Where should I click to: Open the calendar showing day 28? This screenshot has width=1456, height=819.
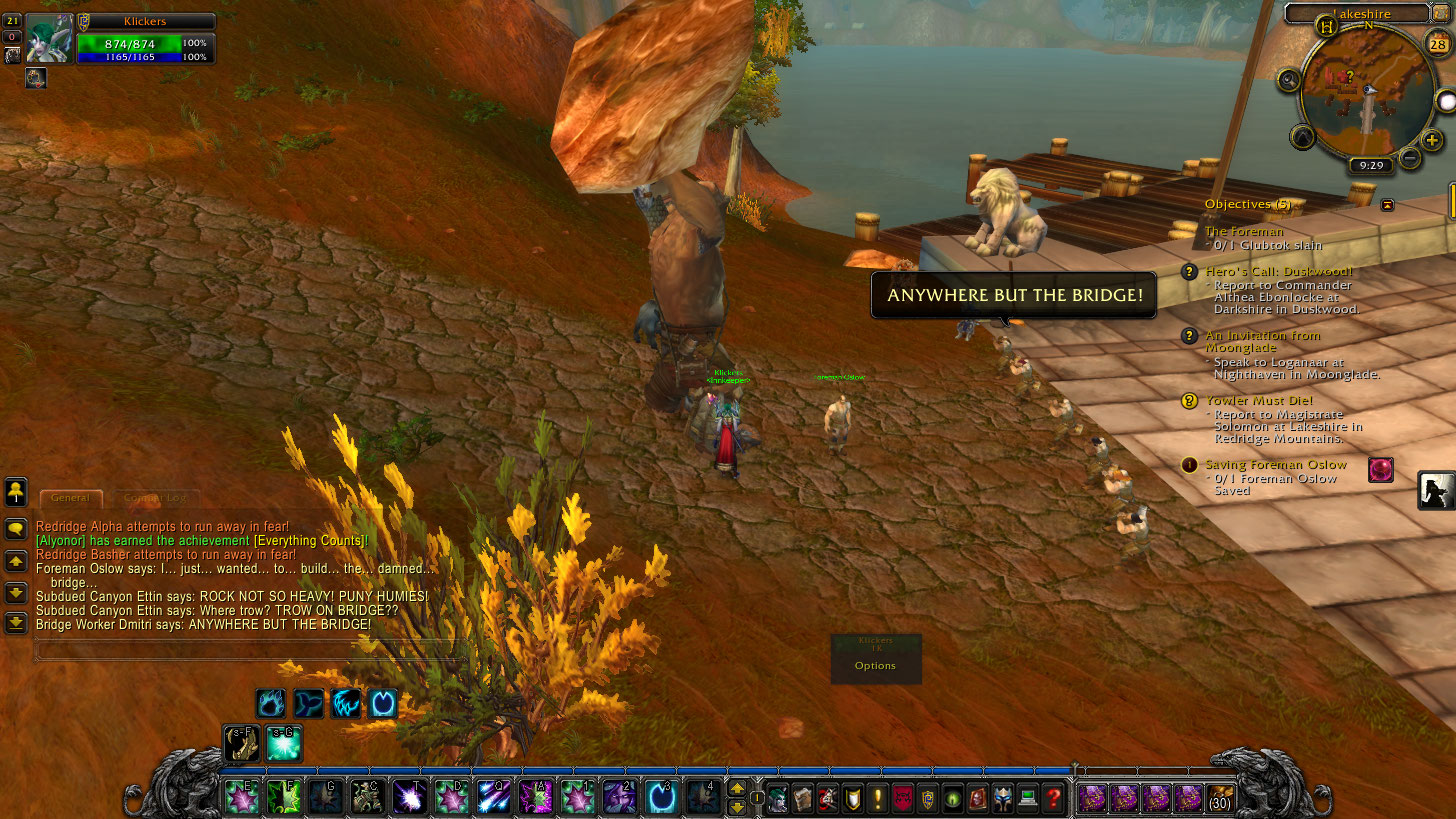pyautogui.click(x=1439, y=42)
